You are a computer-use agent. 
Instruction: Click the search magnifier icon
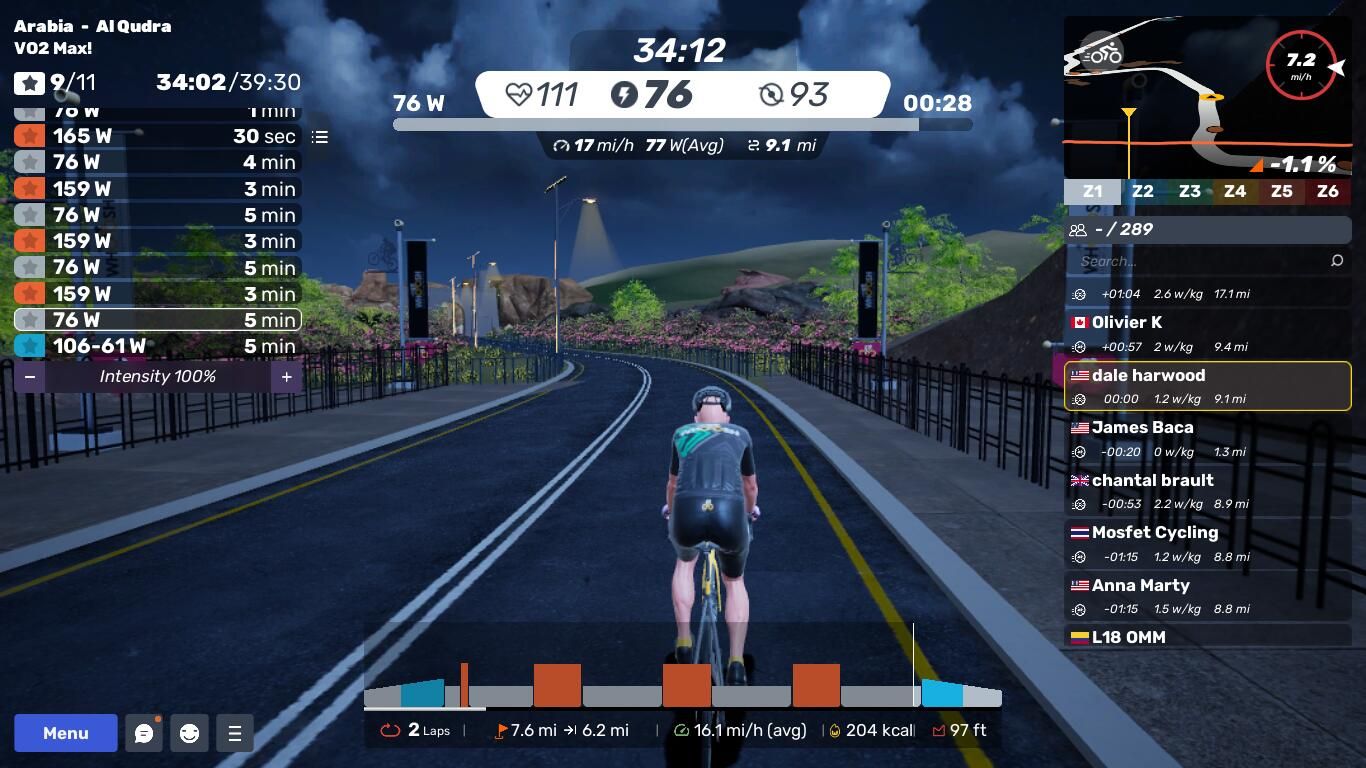click(x=1337, y=261)
